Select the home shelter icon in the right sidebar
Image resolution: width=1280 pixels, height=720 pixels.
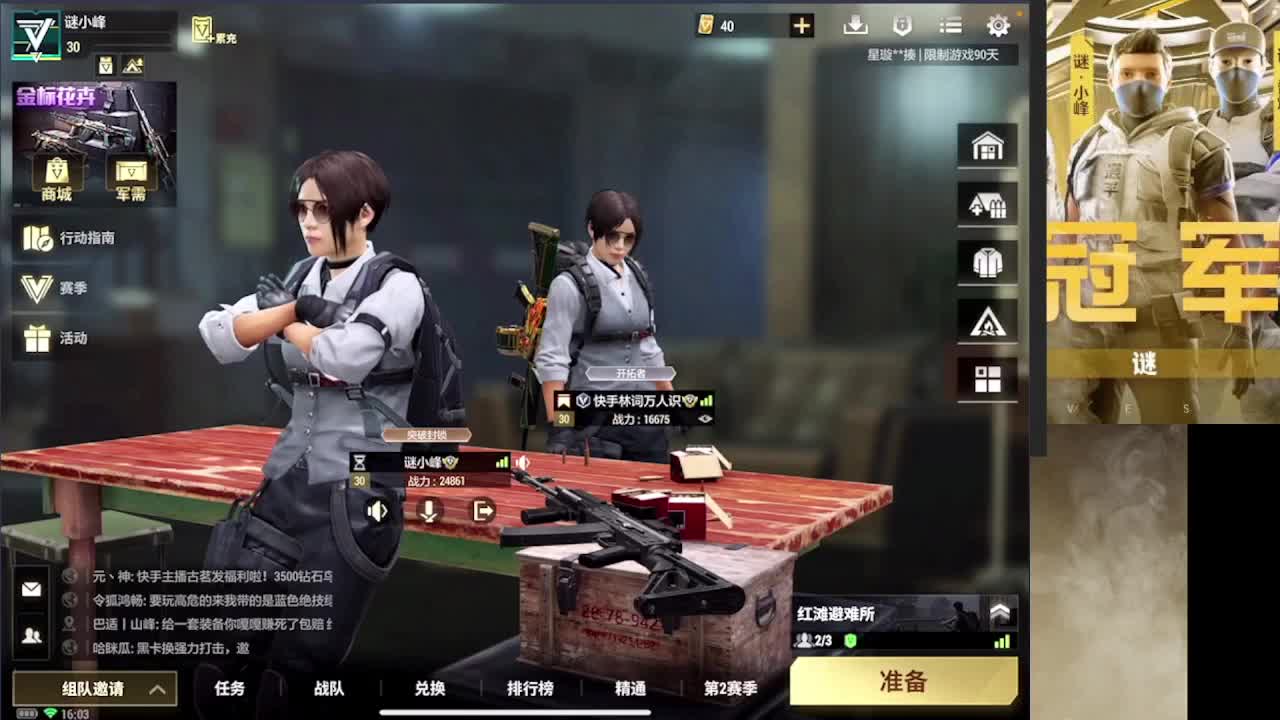[x=987, y=145]
